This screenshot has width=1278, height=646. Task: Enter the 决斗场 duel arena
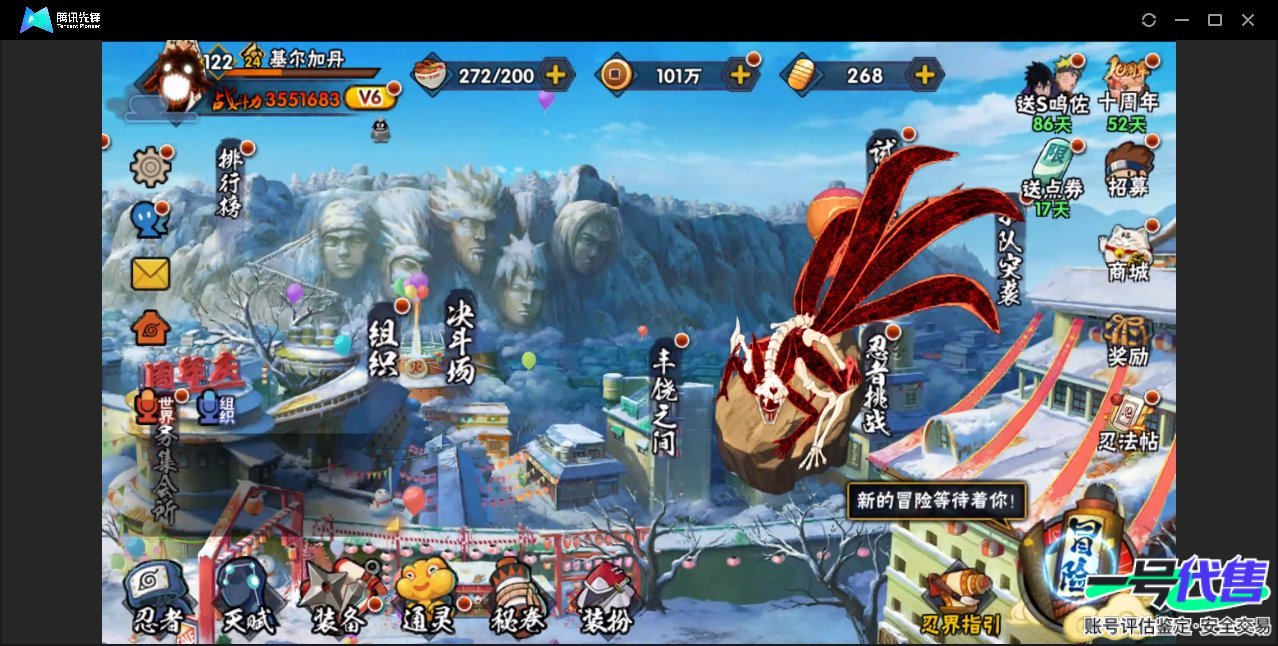(460, 342)
